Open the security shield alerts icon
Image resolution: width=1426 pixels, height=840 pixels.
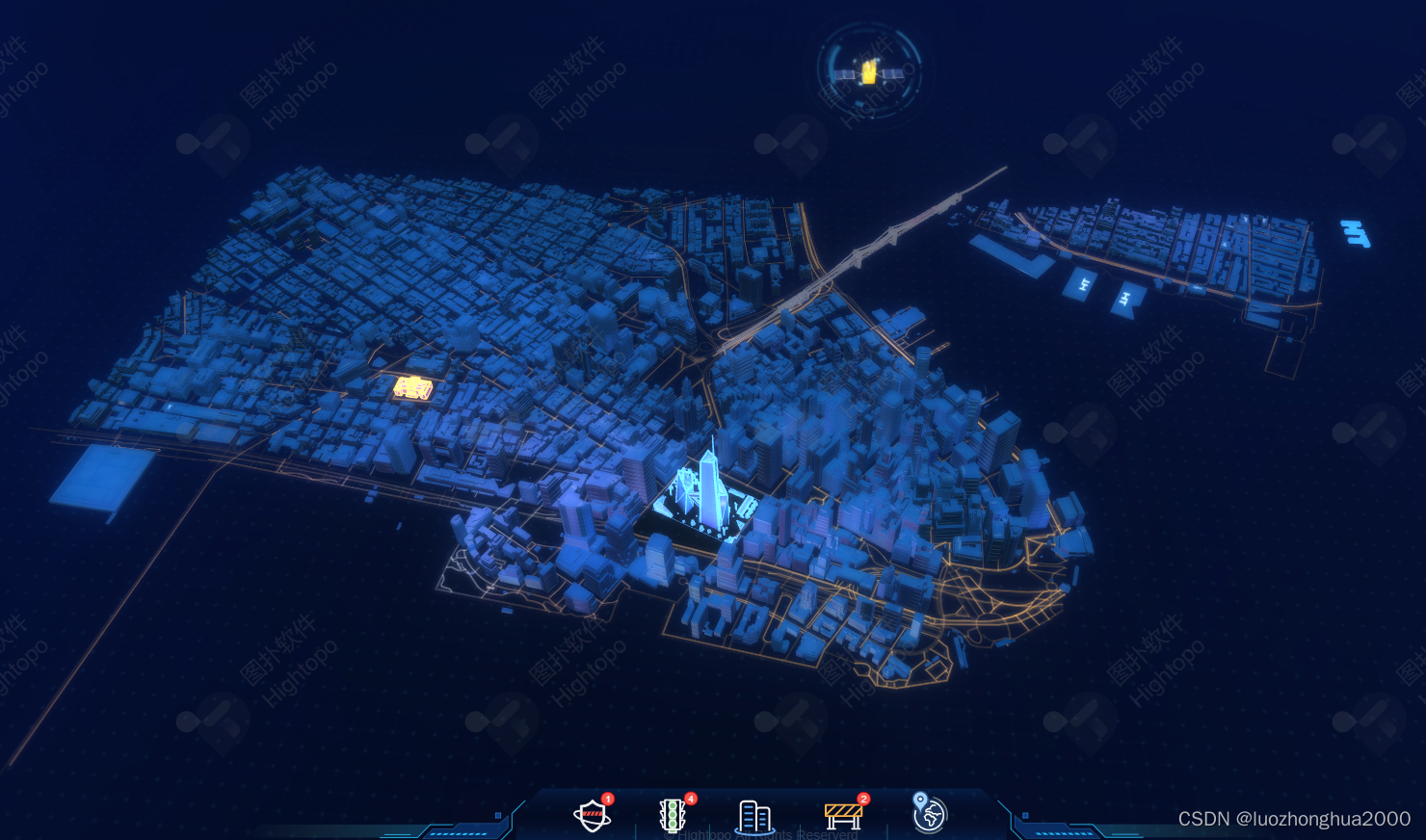592,816
